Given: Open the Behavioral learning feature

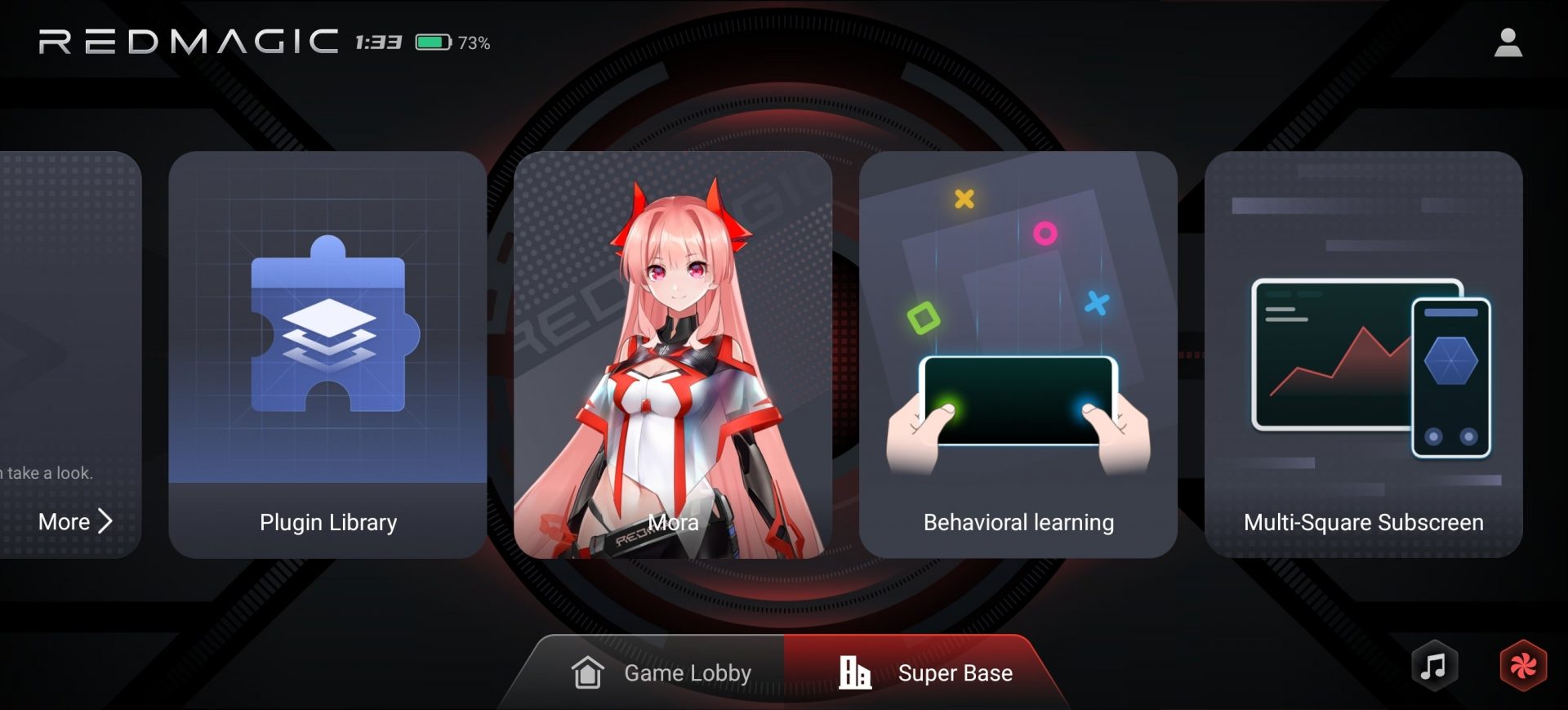Looking at the screenshot, I should pyautogui.click(x=1017, y=351).
